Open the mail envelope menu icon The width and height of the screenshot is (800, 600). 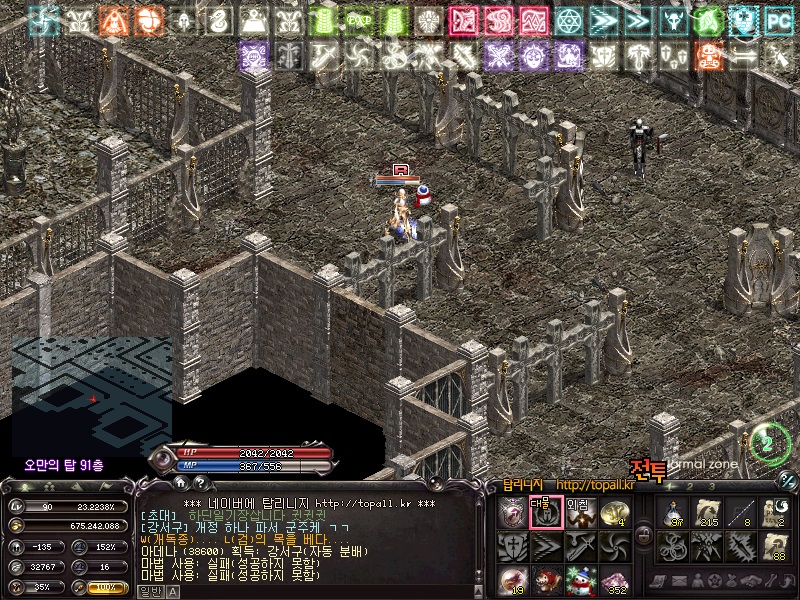click(x=682, y=582)
